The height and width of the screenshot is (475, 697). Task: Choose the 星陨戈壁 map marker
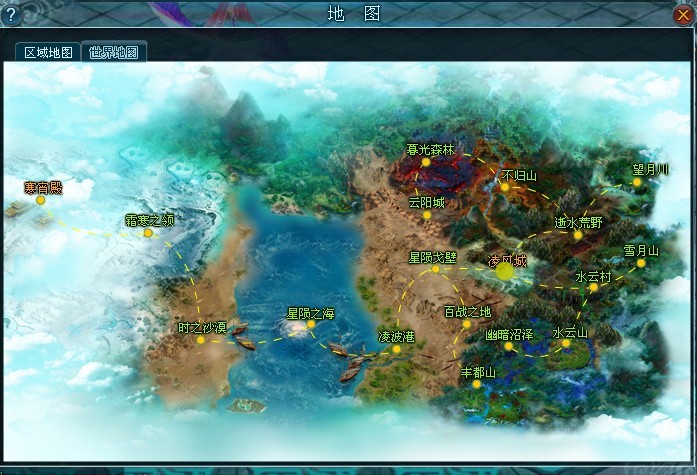click(435, 269)
